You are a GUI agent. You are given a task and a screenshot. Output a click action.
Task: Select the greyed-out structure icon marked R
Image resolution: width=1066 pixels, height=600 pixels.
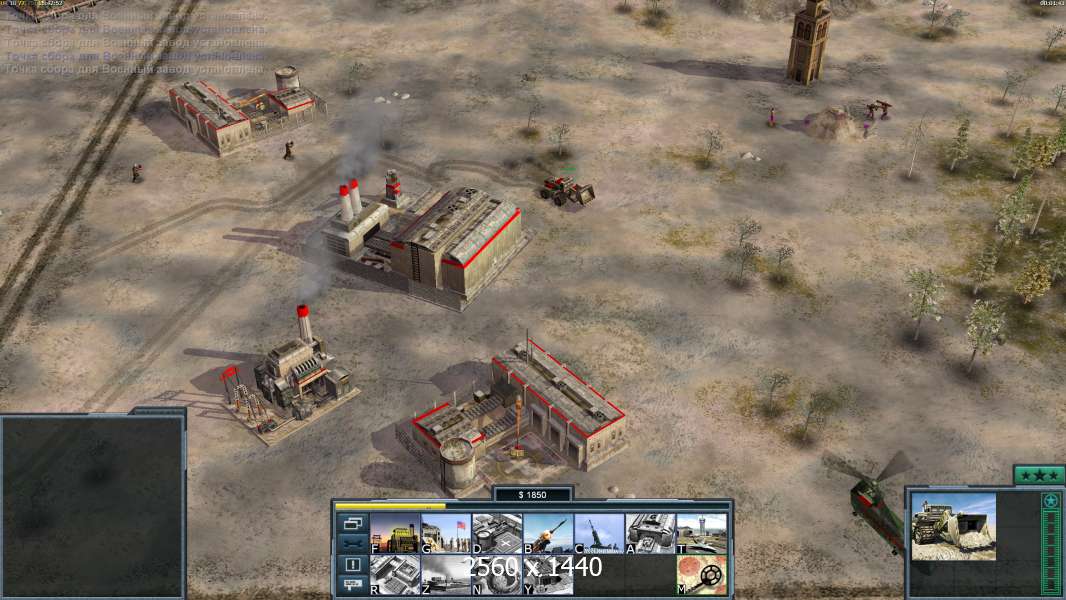pos(395,575)
